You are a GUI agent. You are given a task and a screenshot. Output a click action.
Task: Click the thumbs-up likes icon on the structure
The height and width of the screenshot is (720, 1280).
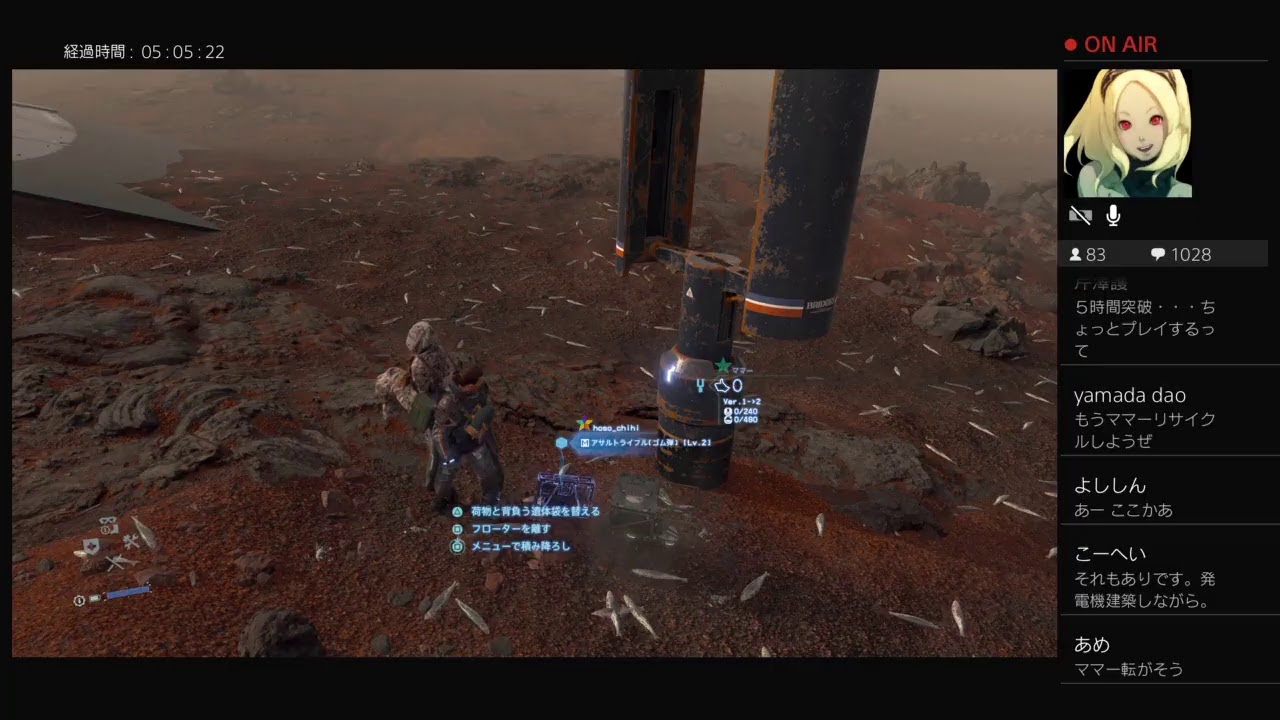pyautogui.click(x=722, y=386)
